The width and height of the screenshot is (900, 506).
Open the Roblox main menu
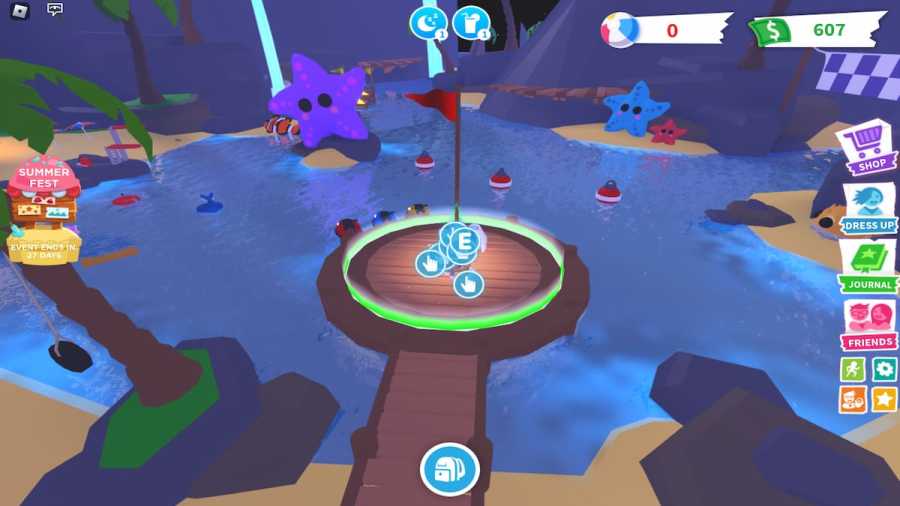(x=20, y=11)
